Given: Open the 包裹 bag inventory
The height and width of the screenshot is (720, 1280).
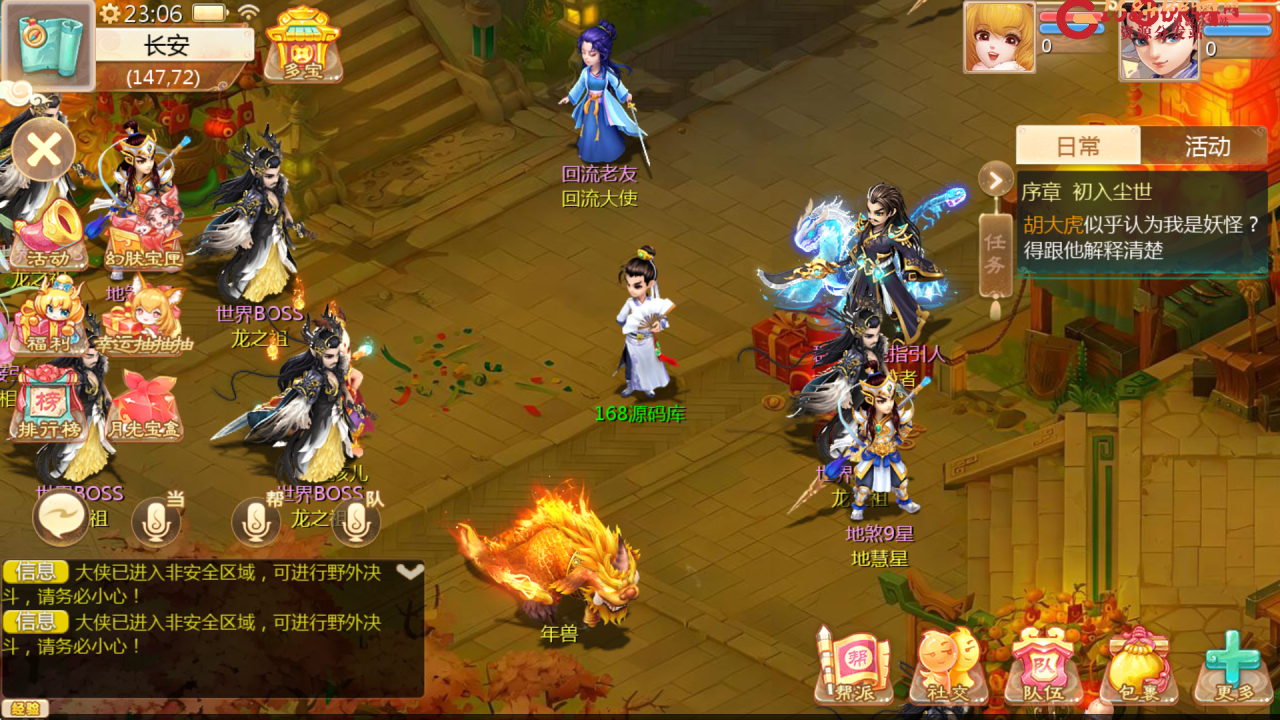Looking at the screenshot, I should pos(1137,665).
